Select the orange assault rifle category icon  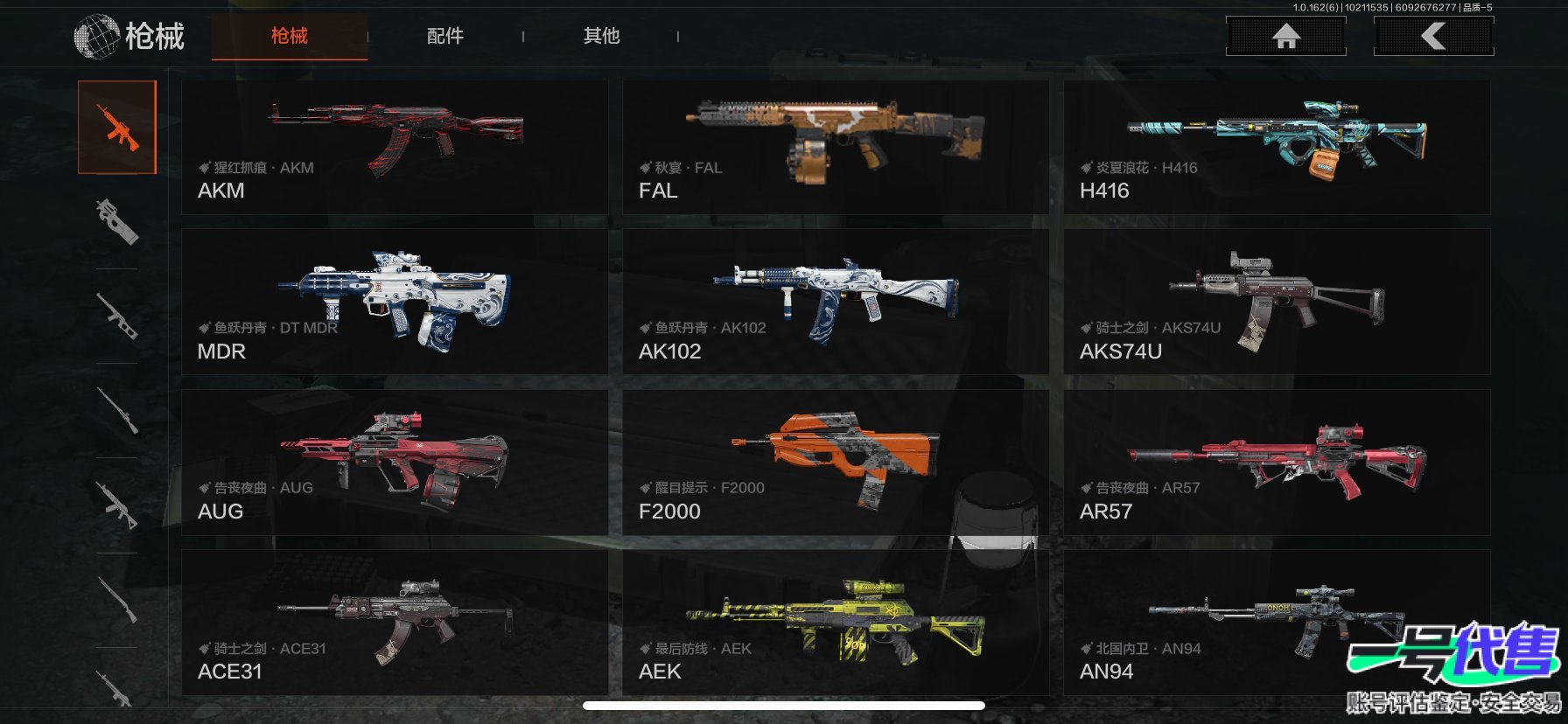click(117, 128)
